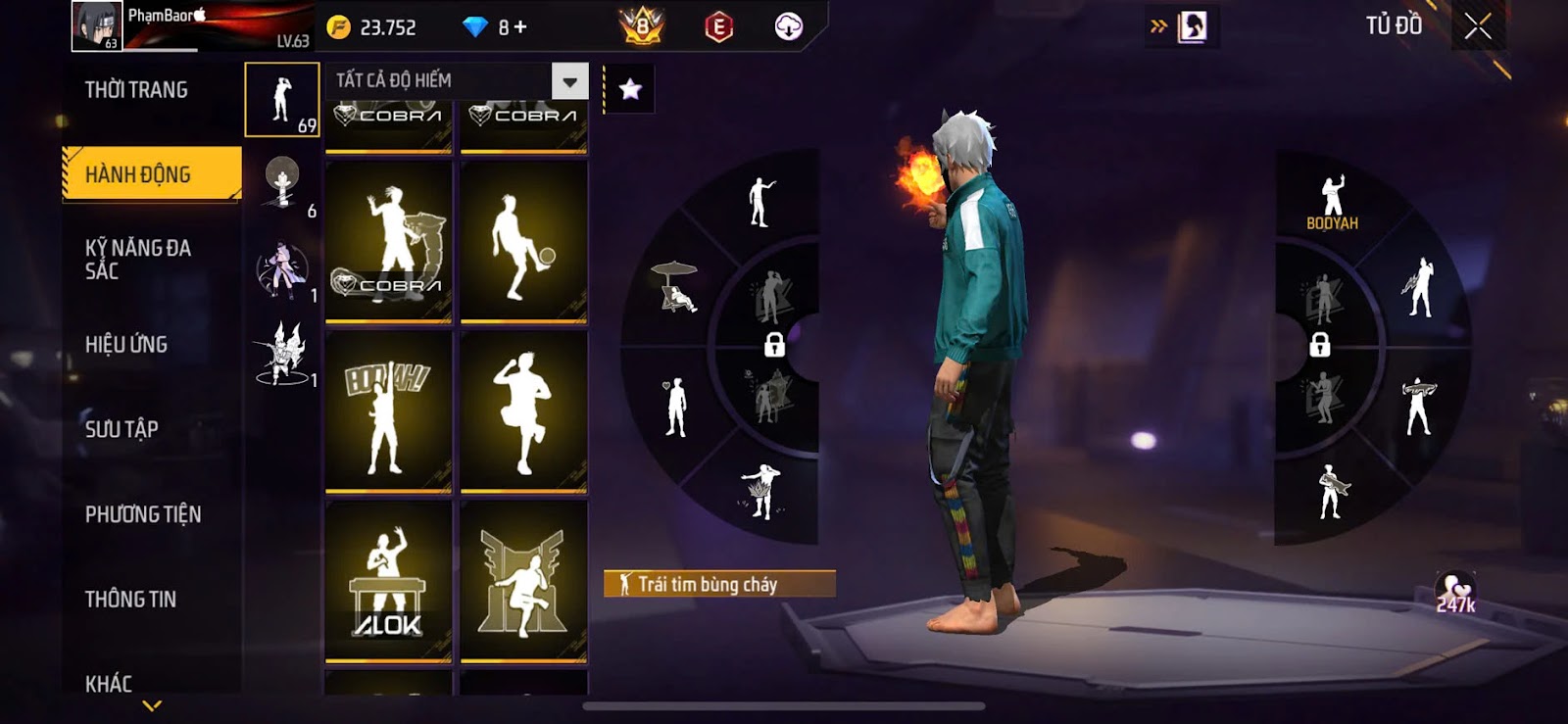1568x724 pixels.
Task: Select the Booyah emote tile in grid
Action: coord(388,411)
